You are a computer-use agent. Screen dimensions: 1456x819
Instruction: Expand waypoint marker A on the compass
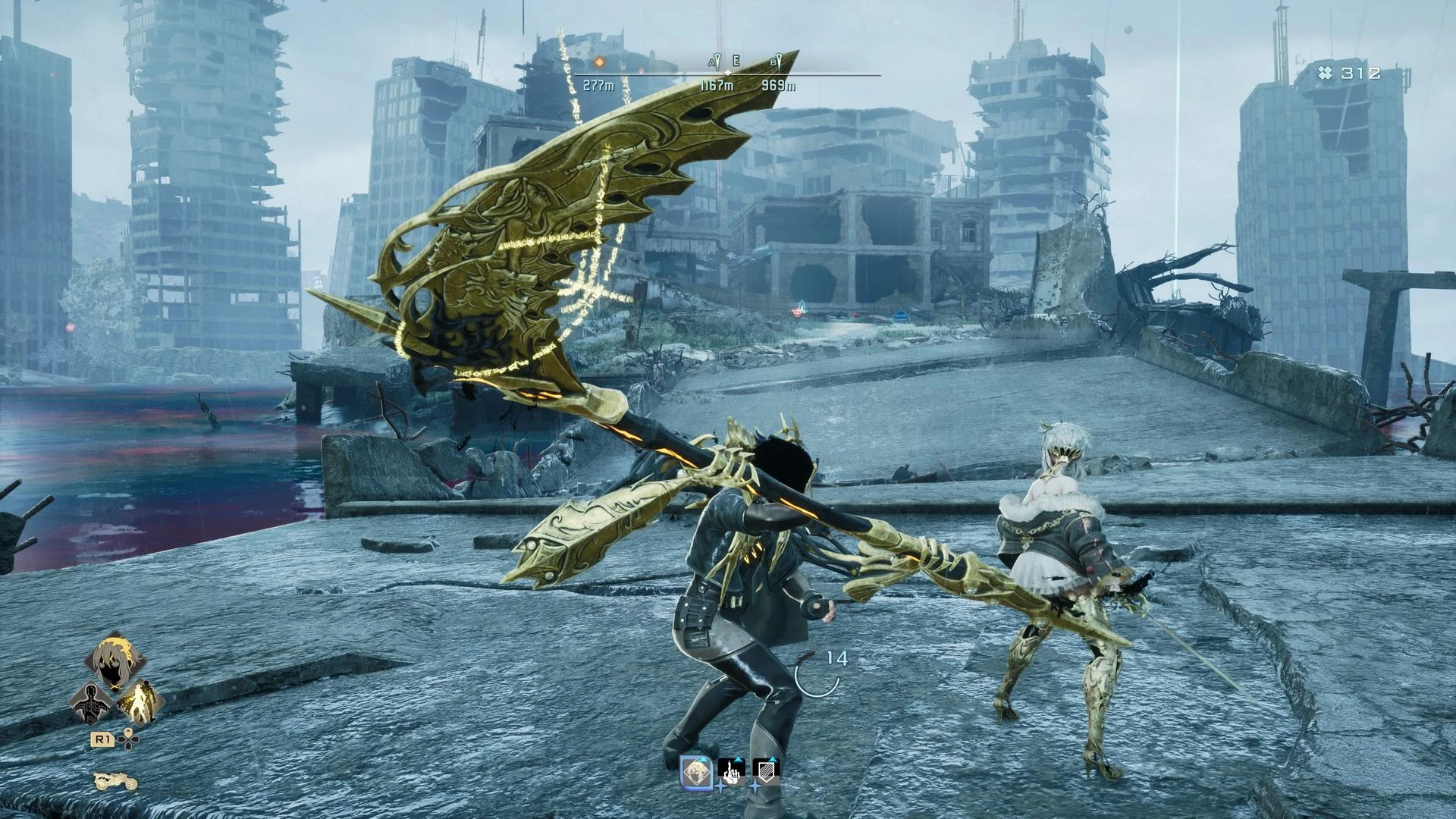point(713,61)
